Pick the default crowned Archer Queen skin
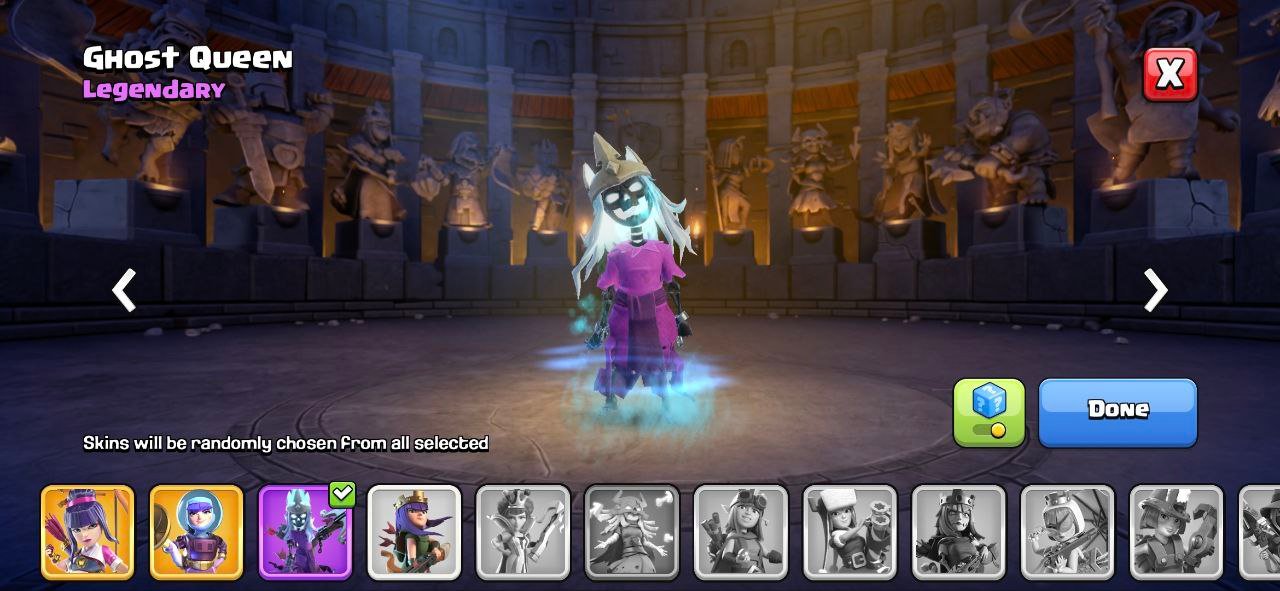Image resolution: width=1280 pixels, height=591 pixels. pyautogui.click(x=414, y=532)
